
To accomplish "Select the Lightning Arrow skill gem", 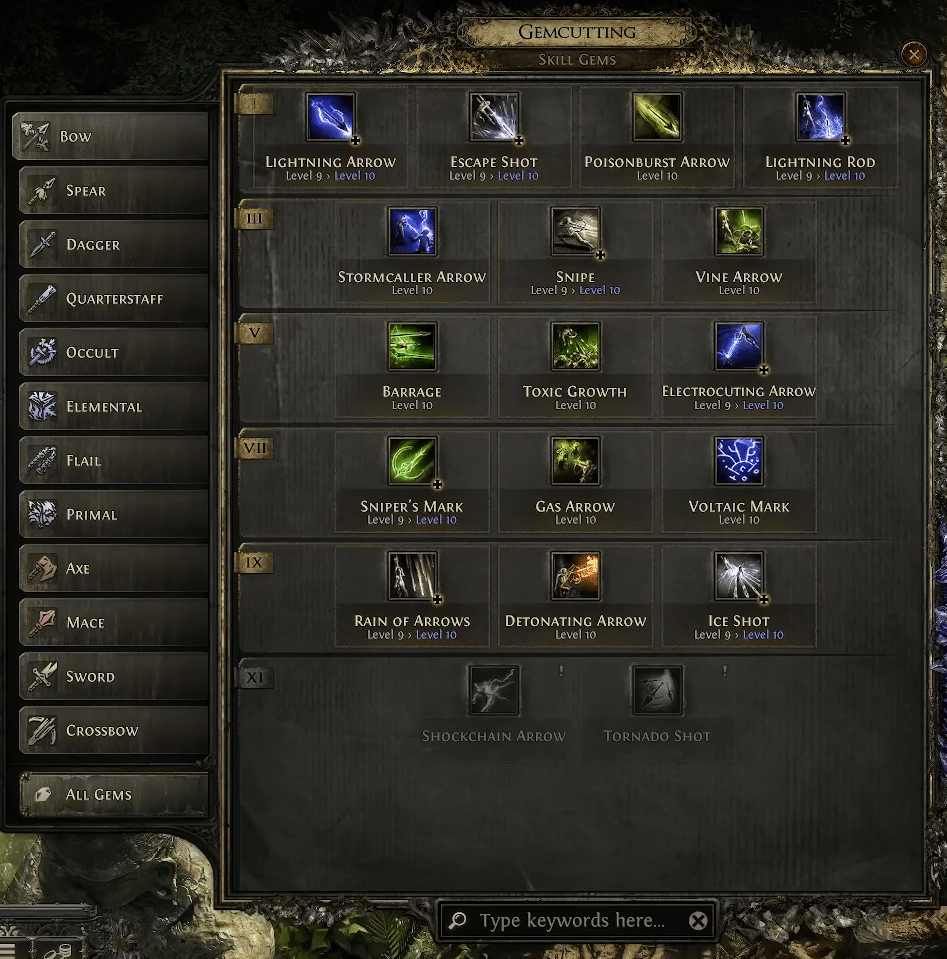I will (x=331, y=119).
